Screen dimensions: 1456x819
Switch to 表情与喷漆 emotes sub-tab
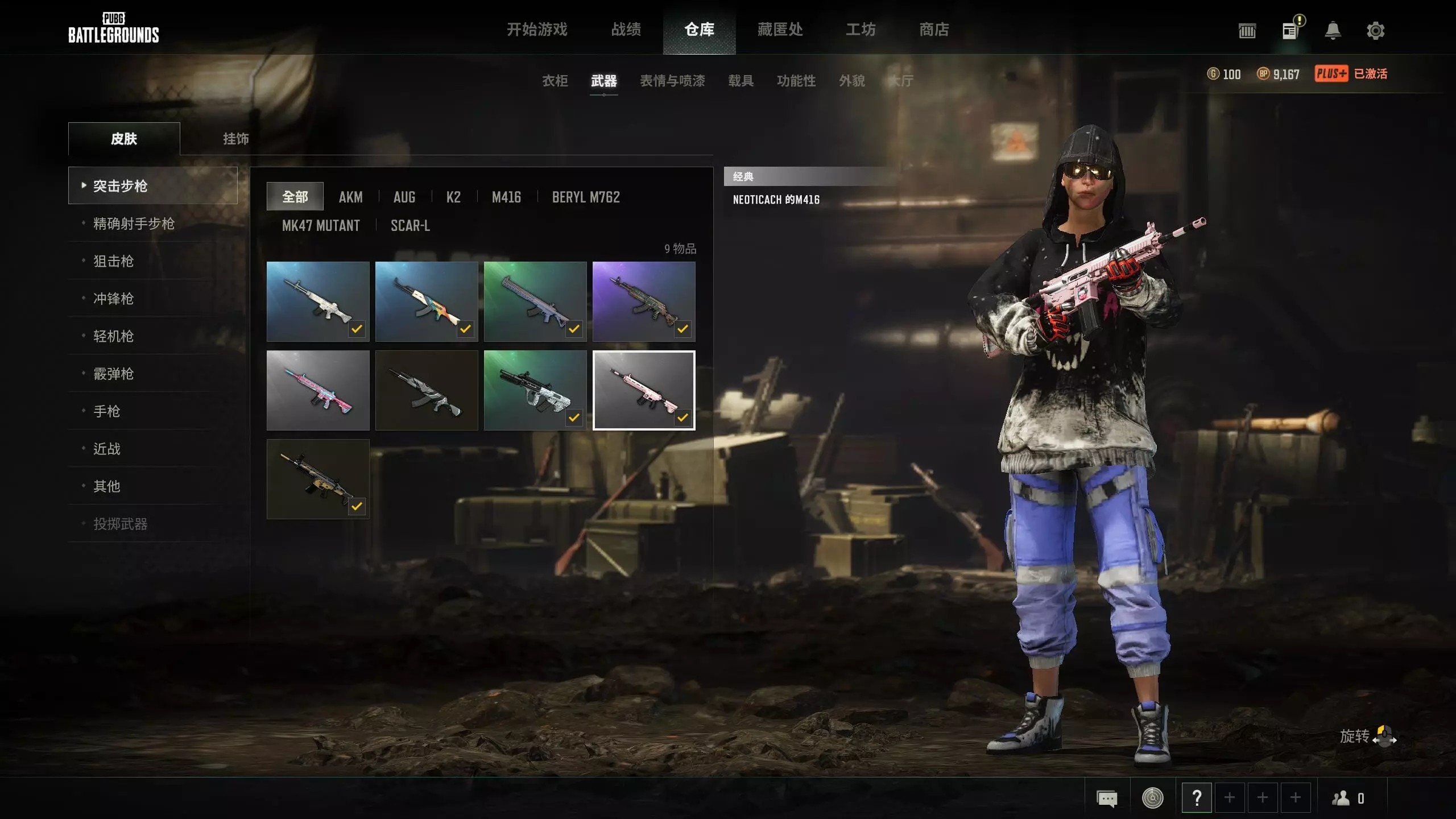pos(672,81)
